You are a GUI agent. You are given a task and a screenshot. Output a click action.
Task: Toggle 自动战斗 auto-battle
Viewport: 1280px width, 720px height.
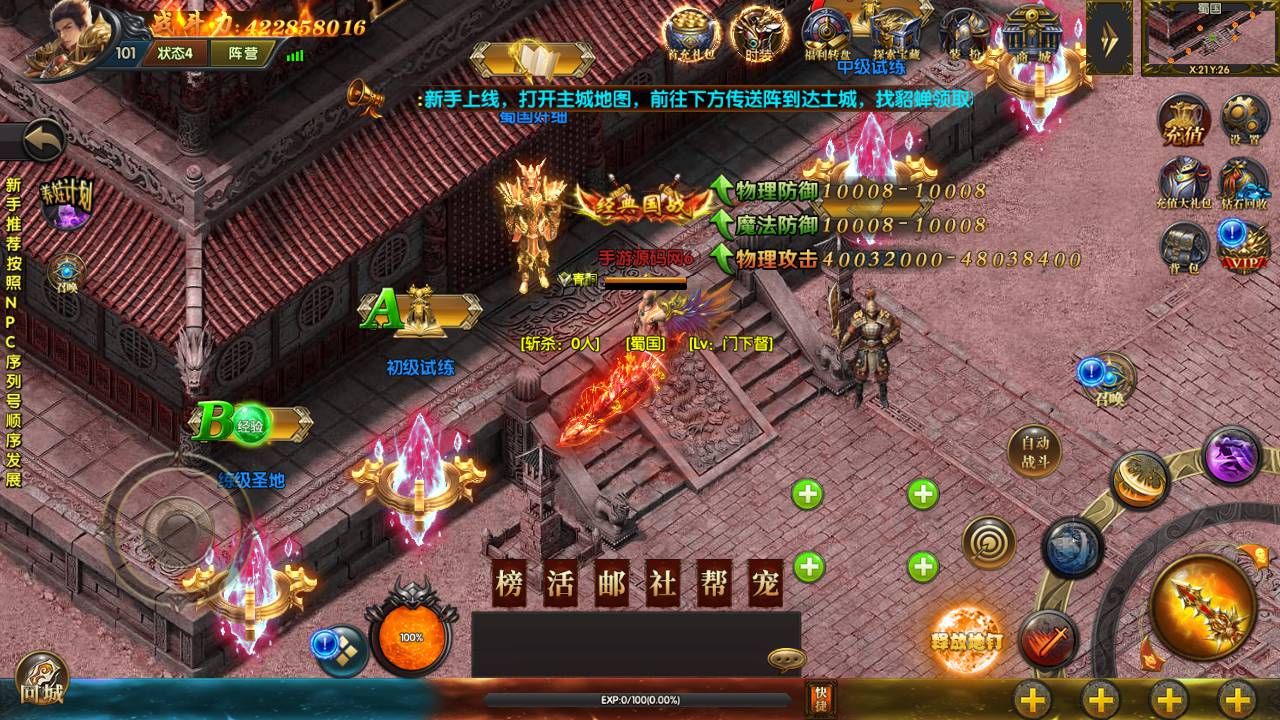pos(1033,451)
